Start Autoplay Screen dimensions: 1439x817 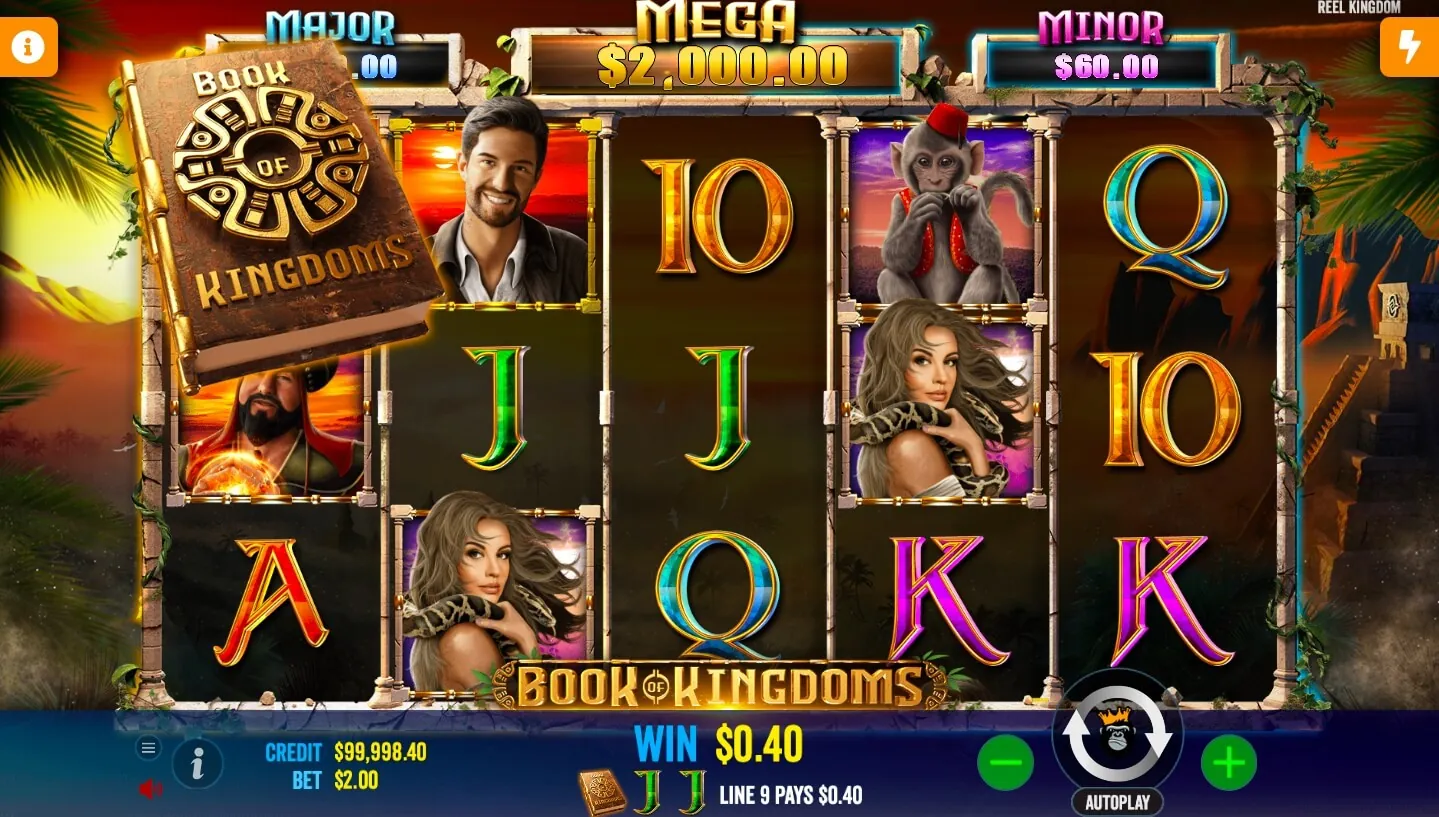point(1117,801)
